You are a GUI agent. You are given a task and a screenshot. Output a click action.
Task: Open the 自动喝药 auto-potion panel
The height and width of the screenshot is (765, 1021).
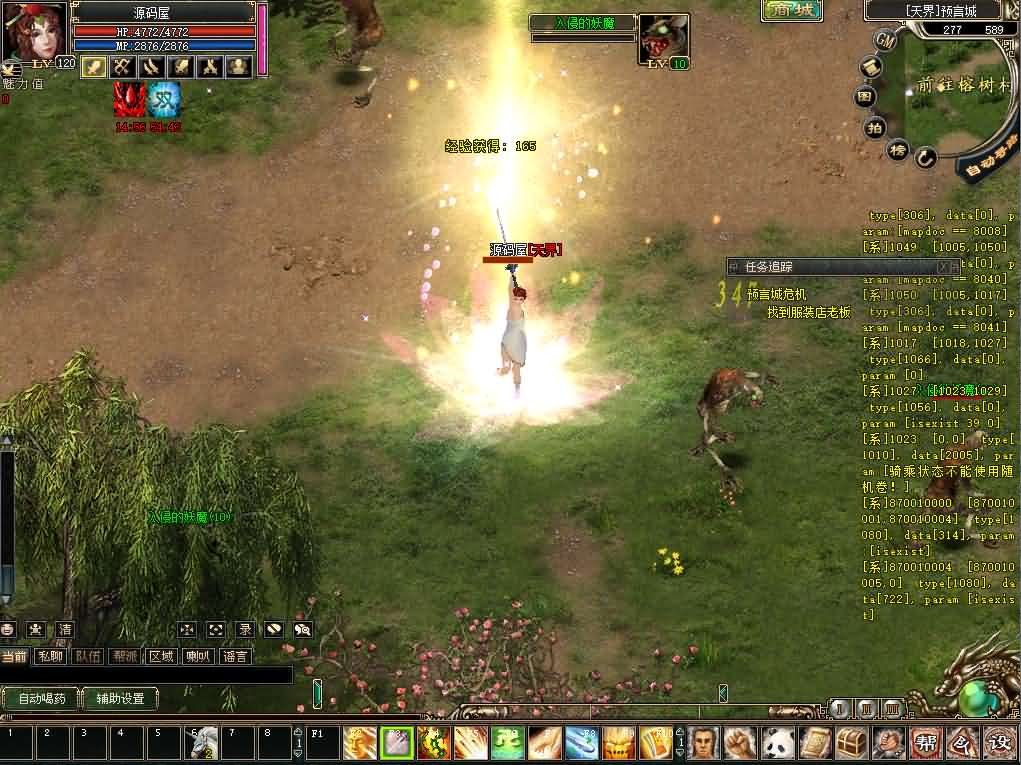(42, 699)
